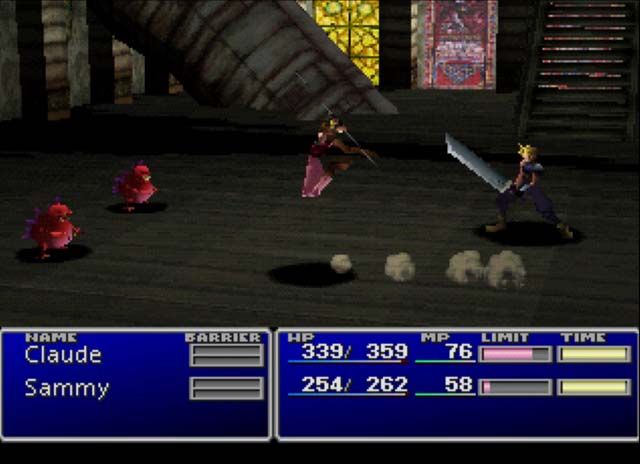Select Claude in the party list
640x464 pixels.
coord(63,355)
